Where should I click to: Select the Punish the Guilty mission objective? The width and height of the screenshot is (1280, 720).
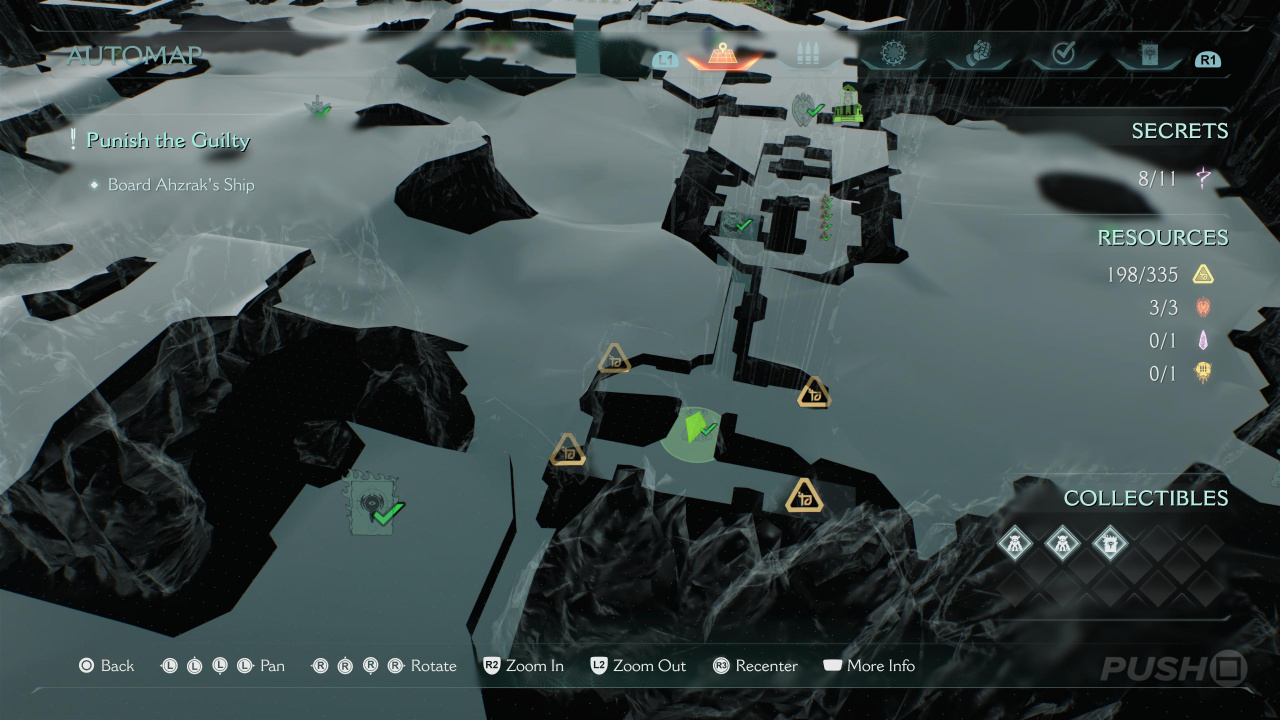168,140
